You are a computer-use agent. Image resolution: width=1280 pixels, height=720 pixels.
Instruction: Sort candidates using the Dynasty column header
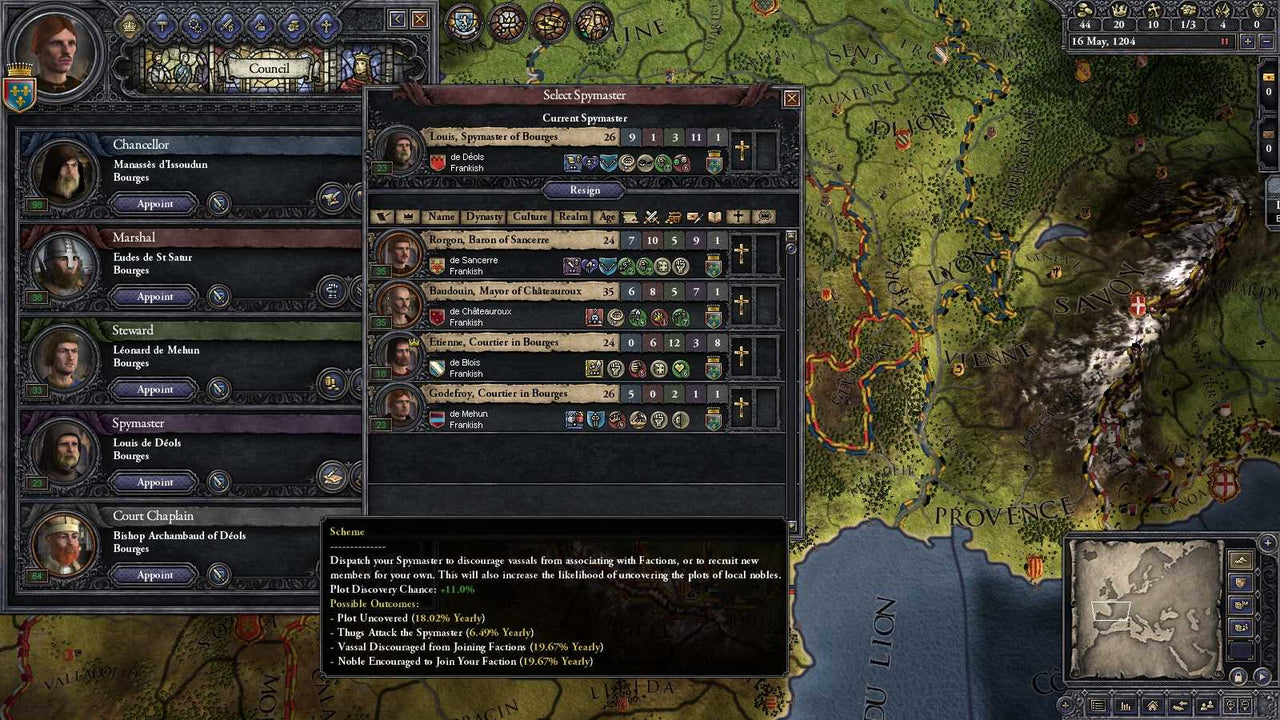click(x=484, y=216)
